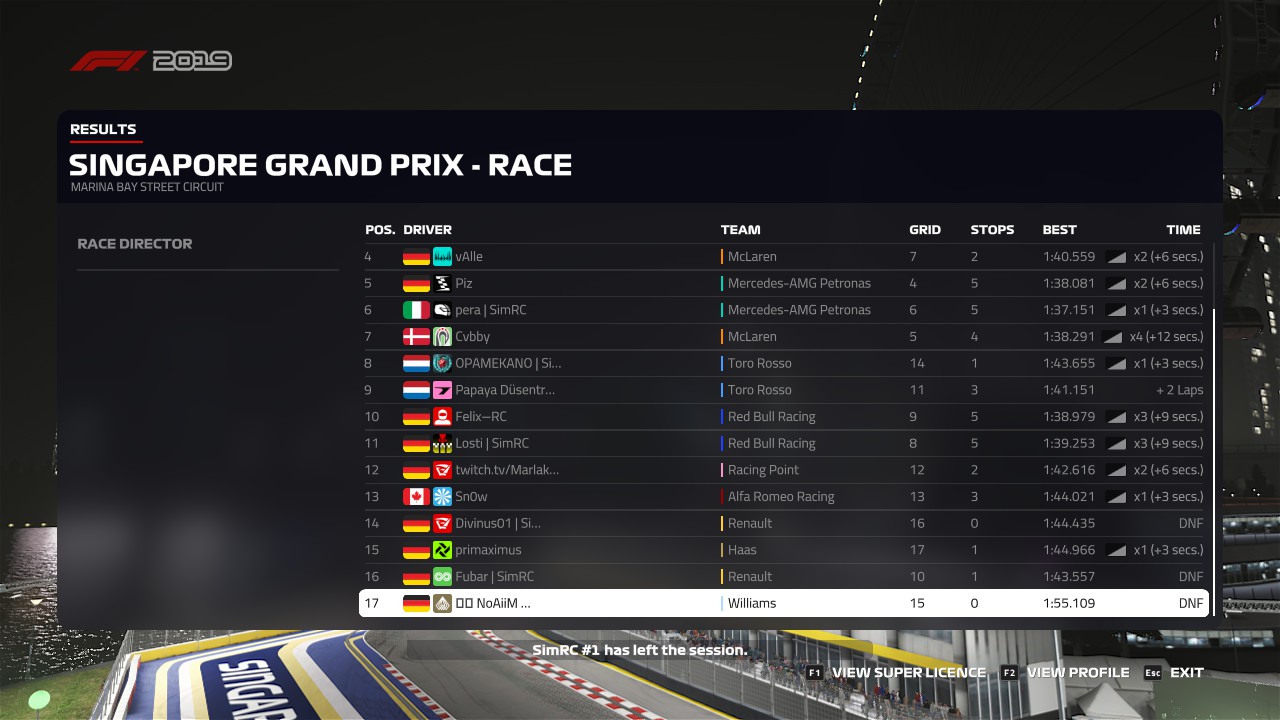Pick Cvbby's result row
The height and width of the screenshot is (720, 1280).
click(x=784, y=337)
